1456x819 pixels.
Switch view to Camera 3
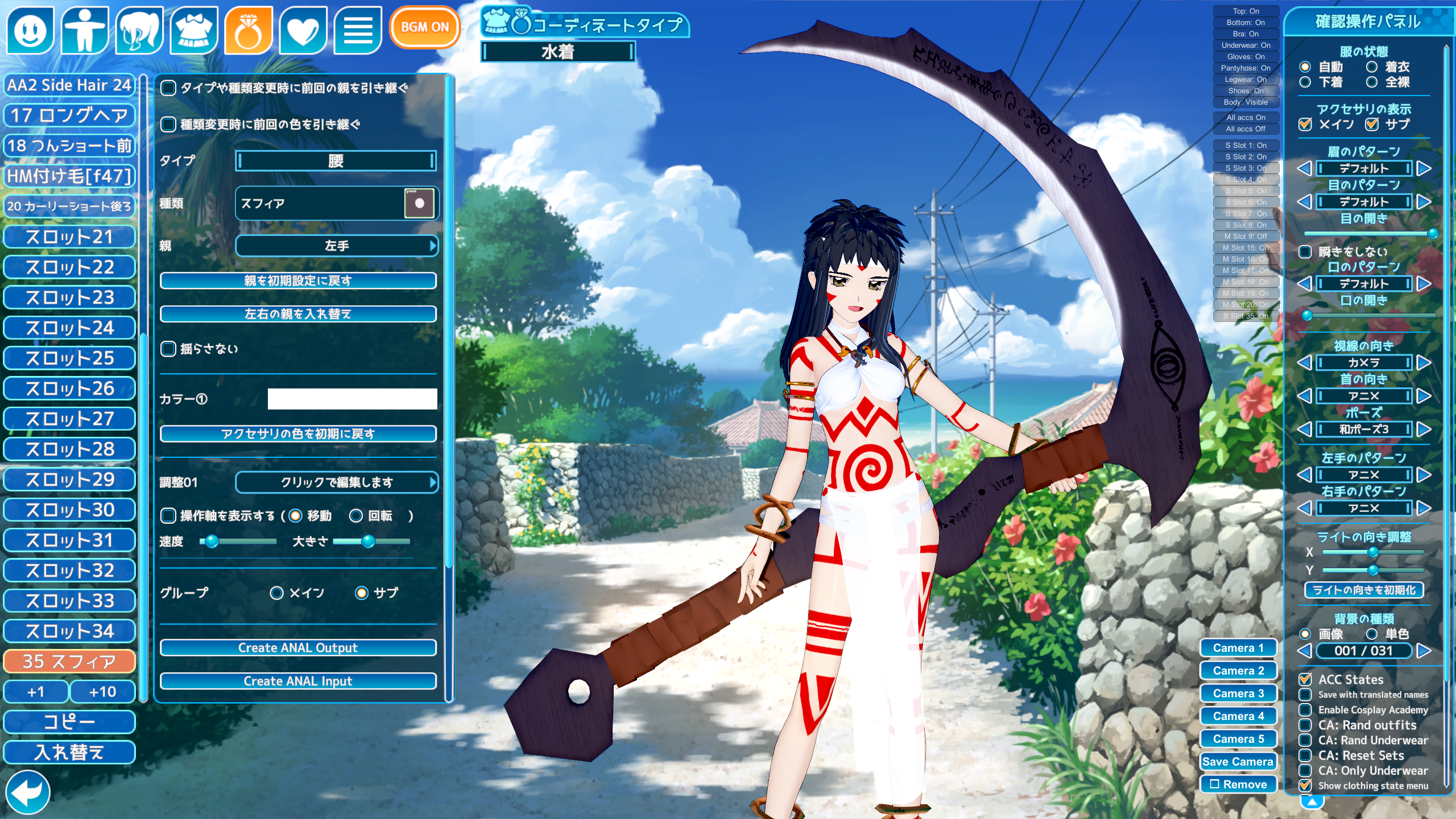point(1238,693)
